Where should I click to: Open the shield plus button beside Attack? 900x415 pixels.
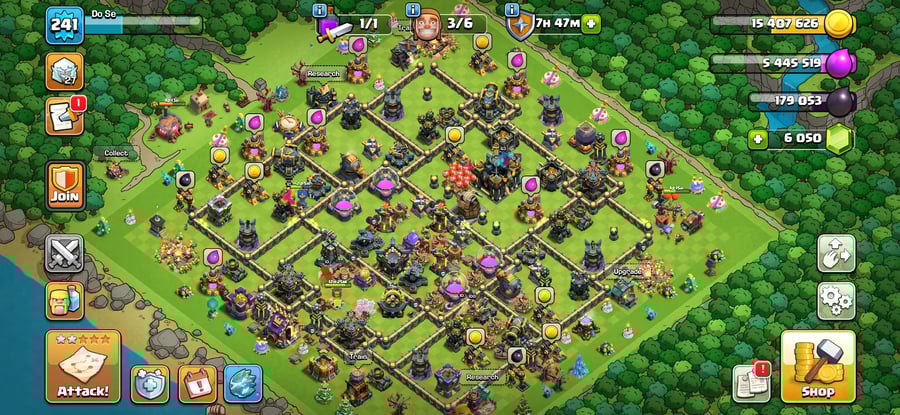(151, 383)
